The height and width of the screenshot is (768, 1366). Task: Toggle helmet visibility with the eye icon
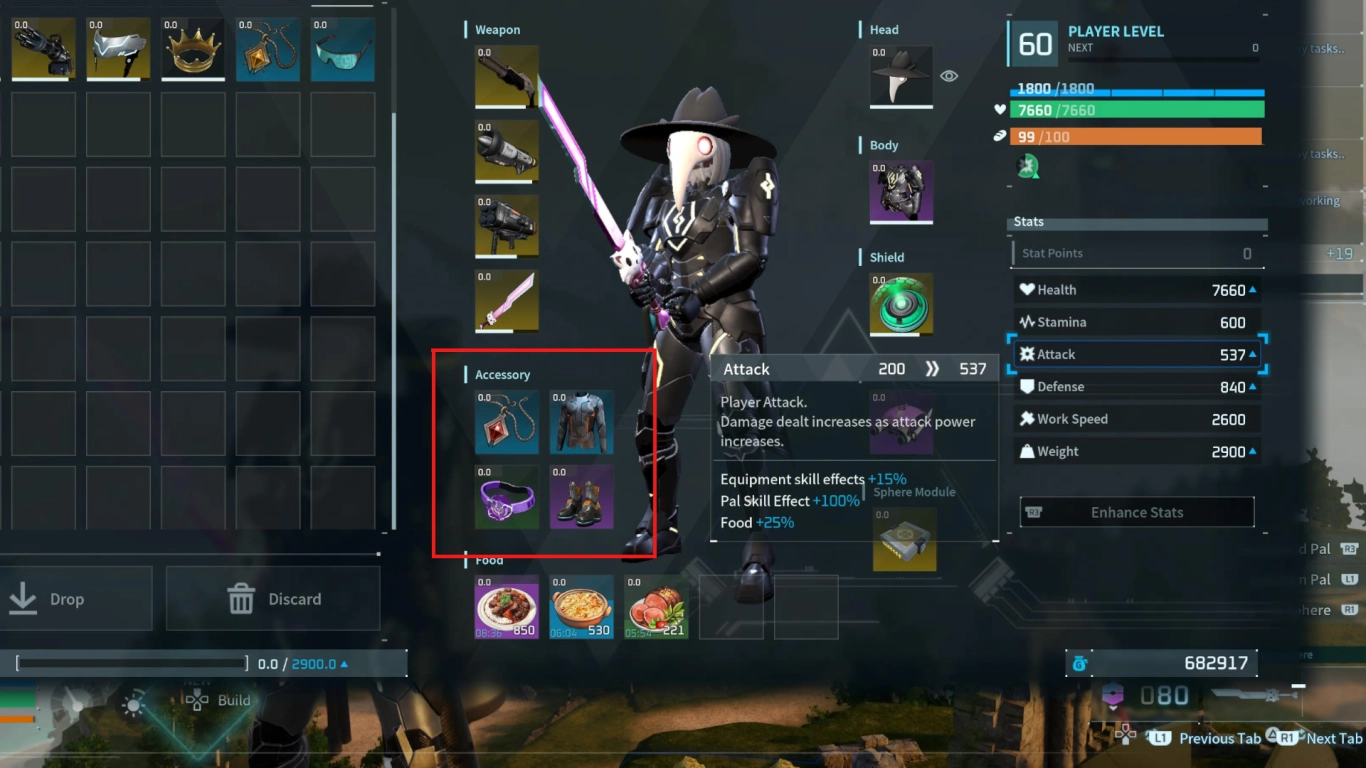(948, 75)
